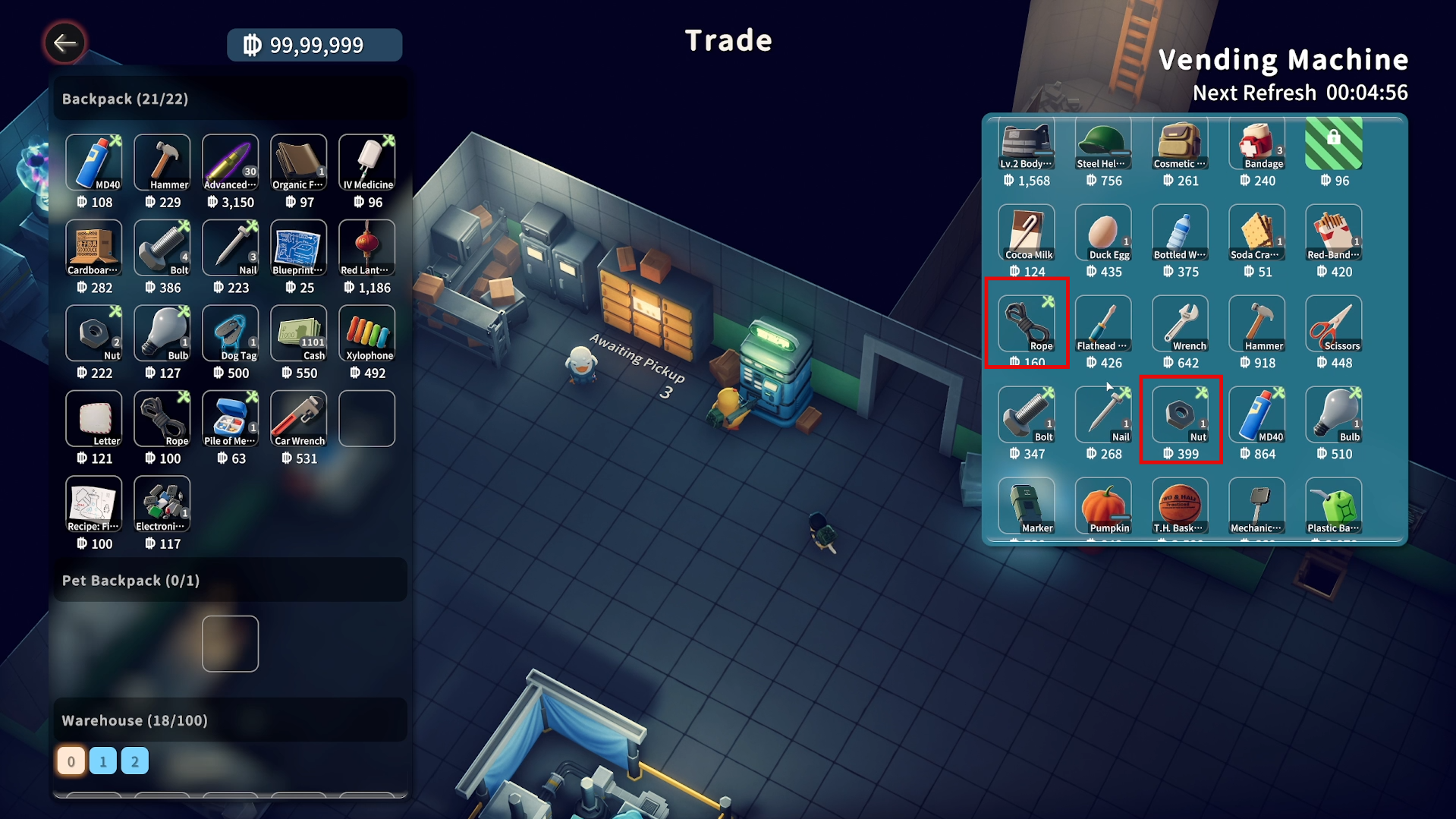Choose the Red Lantern item in backpack
This screenshot has height=819, width=1456.
(x=366, y=248)
